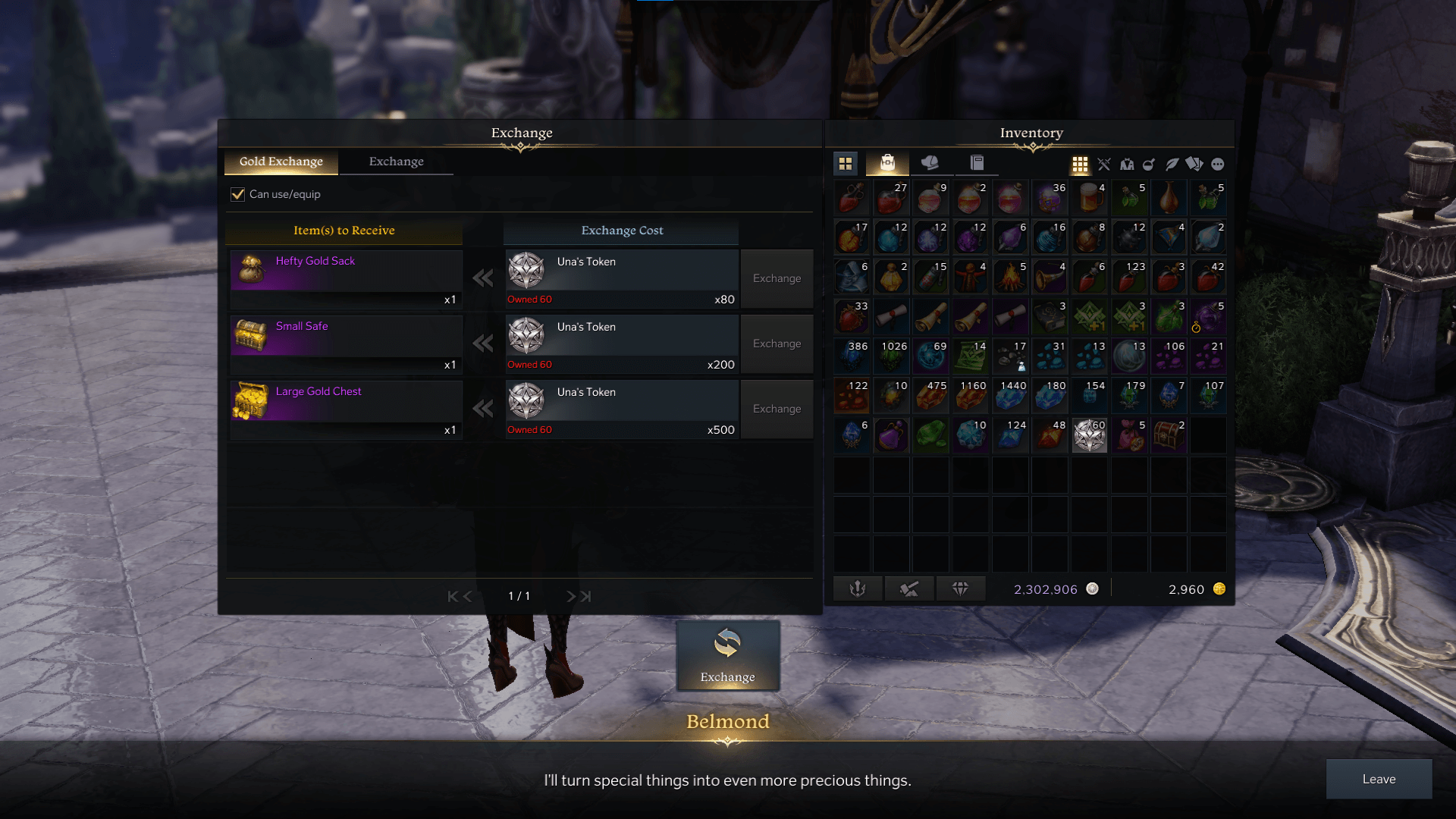The height and width of the screenshot is (819, 1456).
Task: Show all items with the grid filter
Action: tap(1080, 164)
